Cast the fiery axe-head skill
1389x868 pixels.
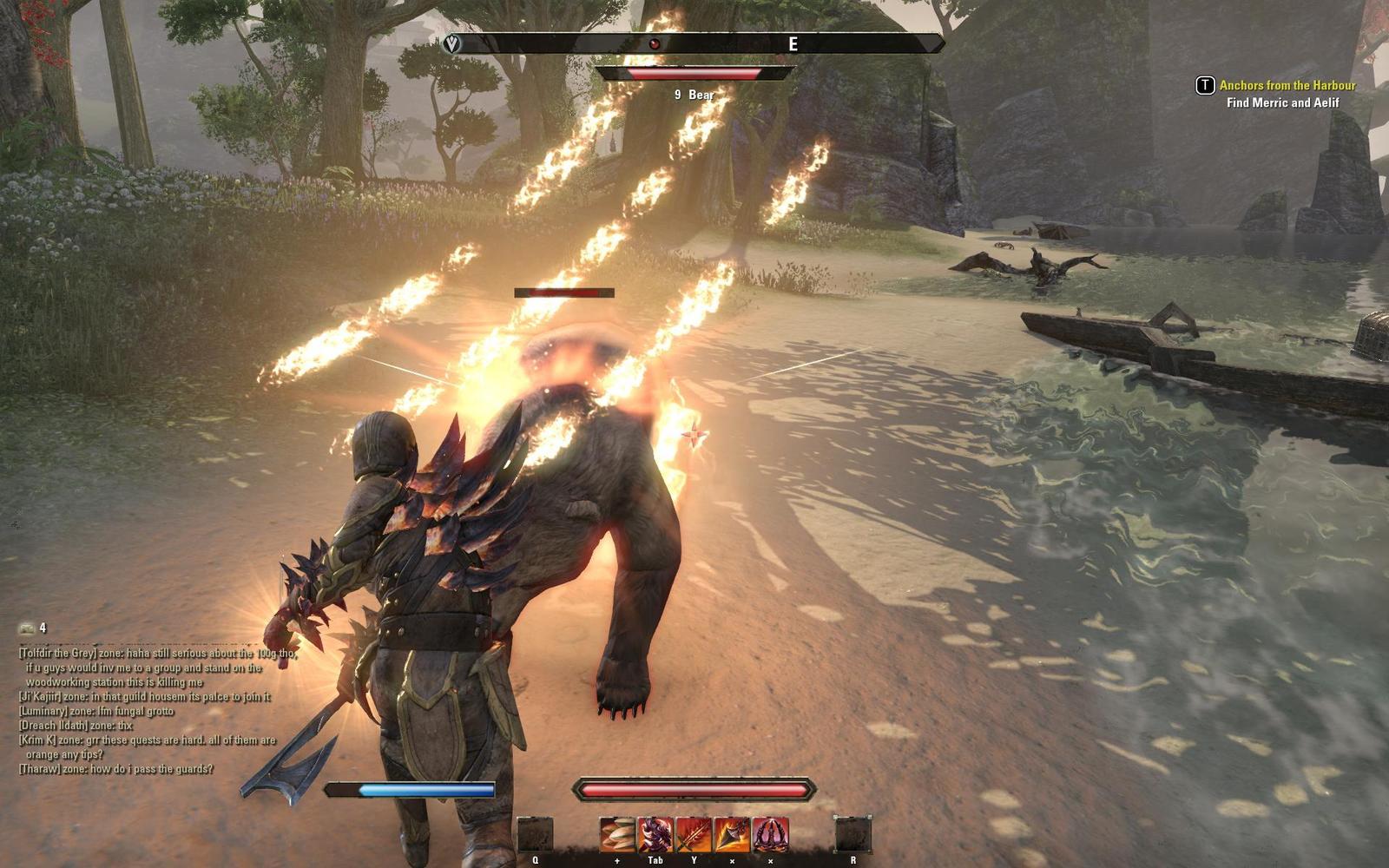[x=732, y=835]
